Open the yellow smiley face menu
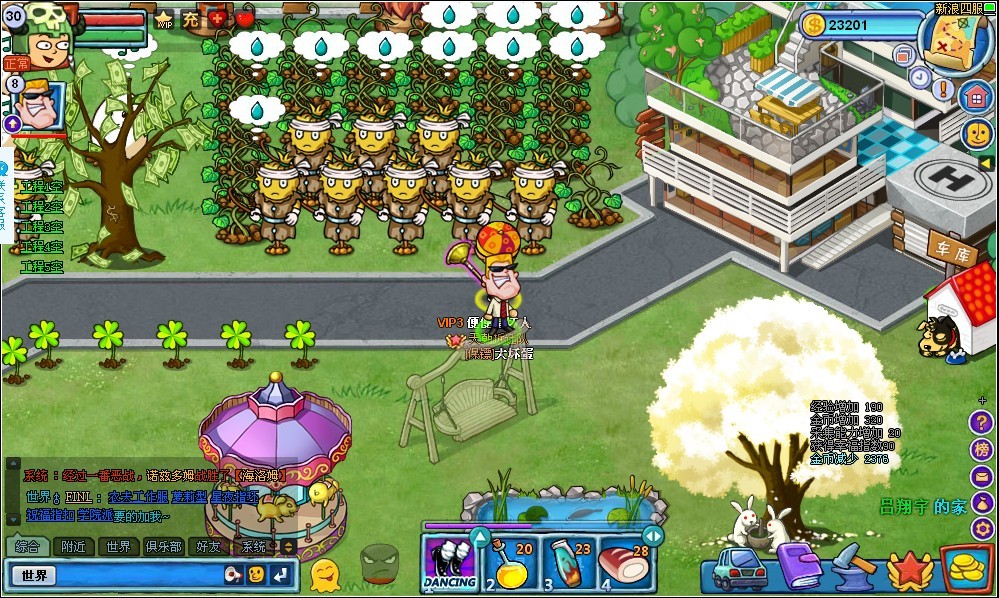This screenshot has width=999, height=598. tap(977, 134)
